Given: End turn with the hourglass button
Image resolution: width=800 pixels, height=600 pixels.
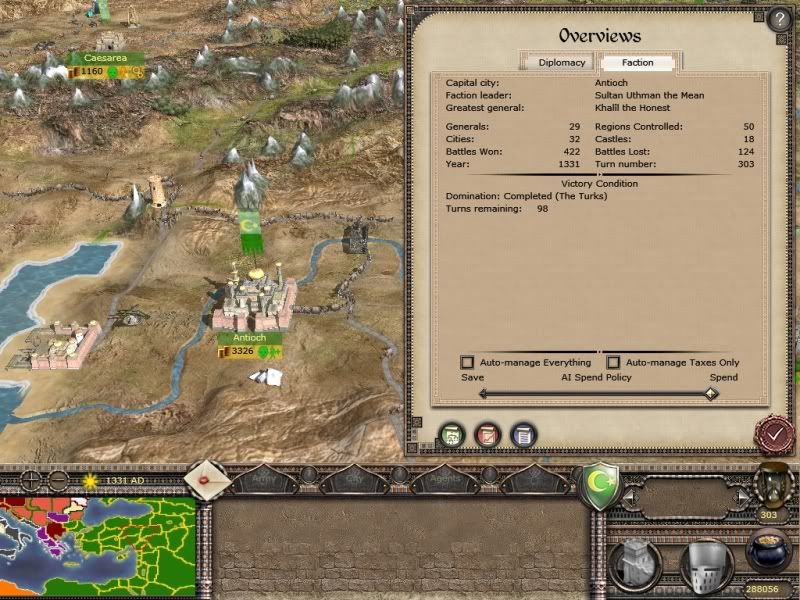Looking at the screenshot, I should click(x=771, y=486).
